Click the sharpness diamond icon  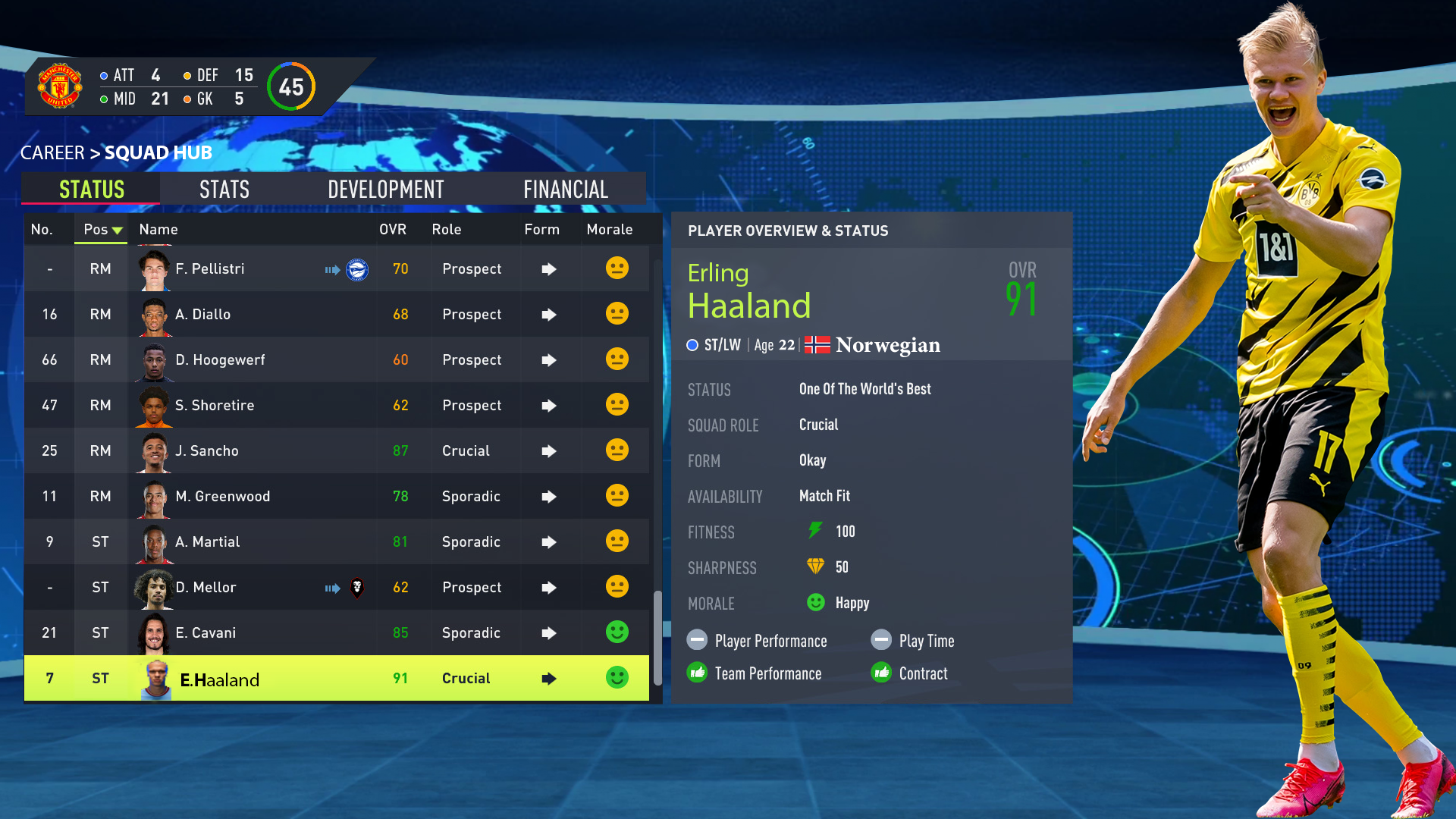pos(815,567)
